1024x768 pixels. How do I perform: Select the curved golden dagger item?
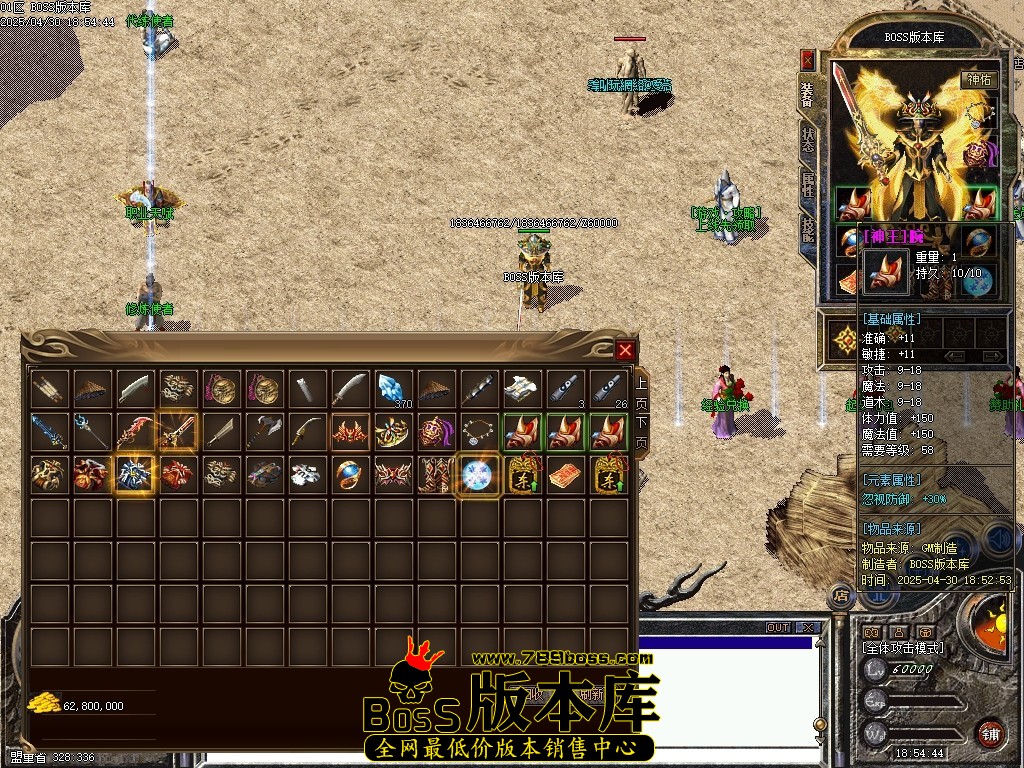point(307,431)
